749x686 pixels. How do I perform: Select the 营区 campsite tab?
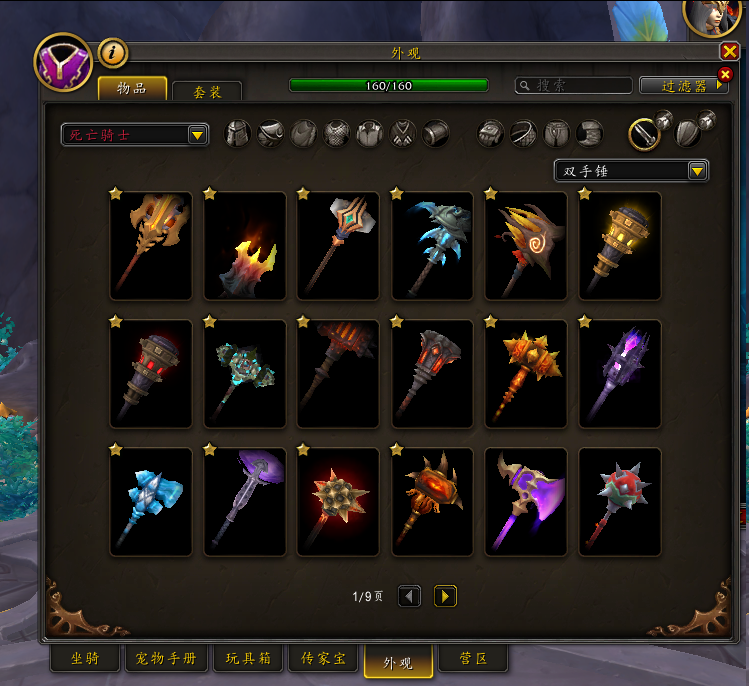(473, 659)
